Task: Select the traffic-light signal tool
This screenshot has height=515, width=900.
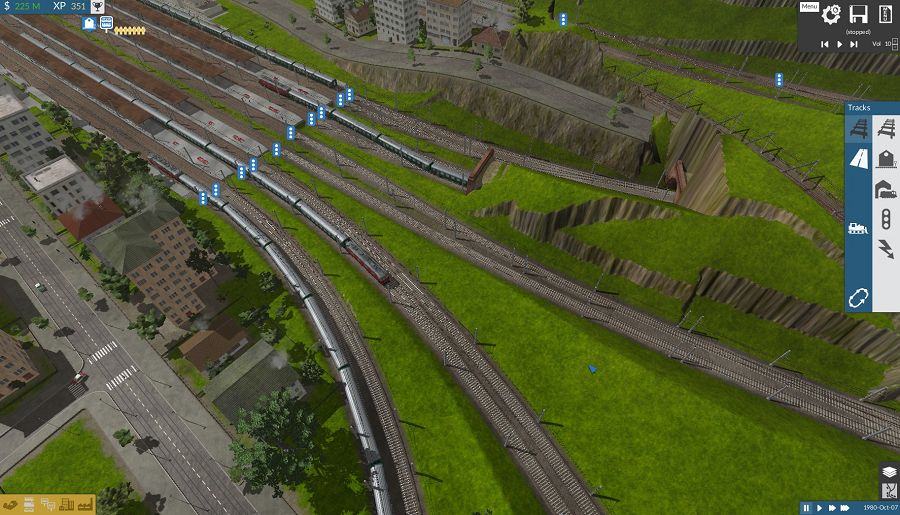Action: click(886, 218)
